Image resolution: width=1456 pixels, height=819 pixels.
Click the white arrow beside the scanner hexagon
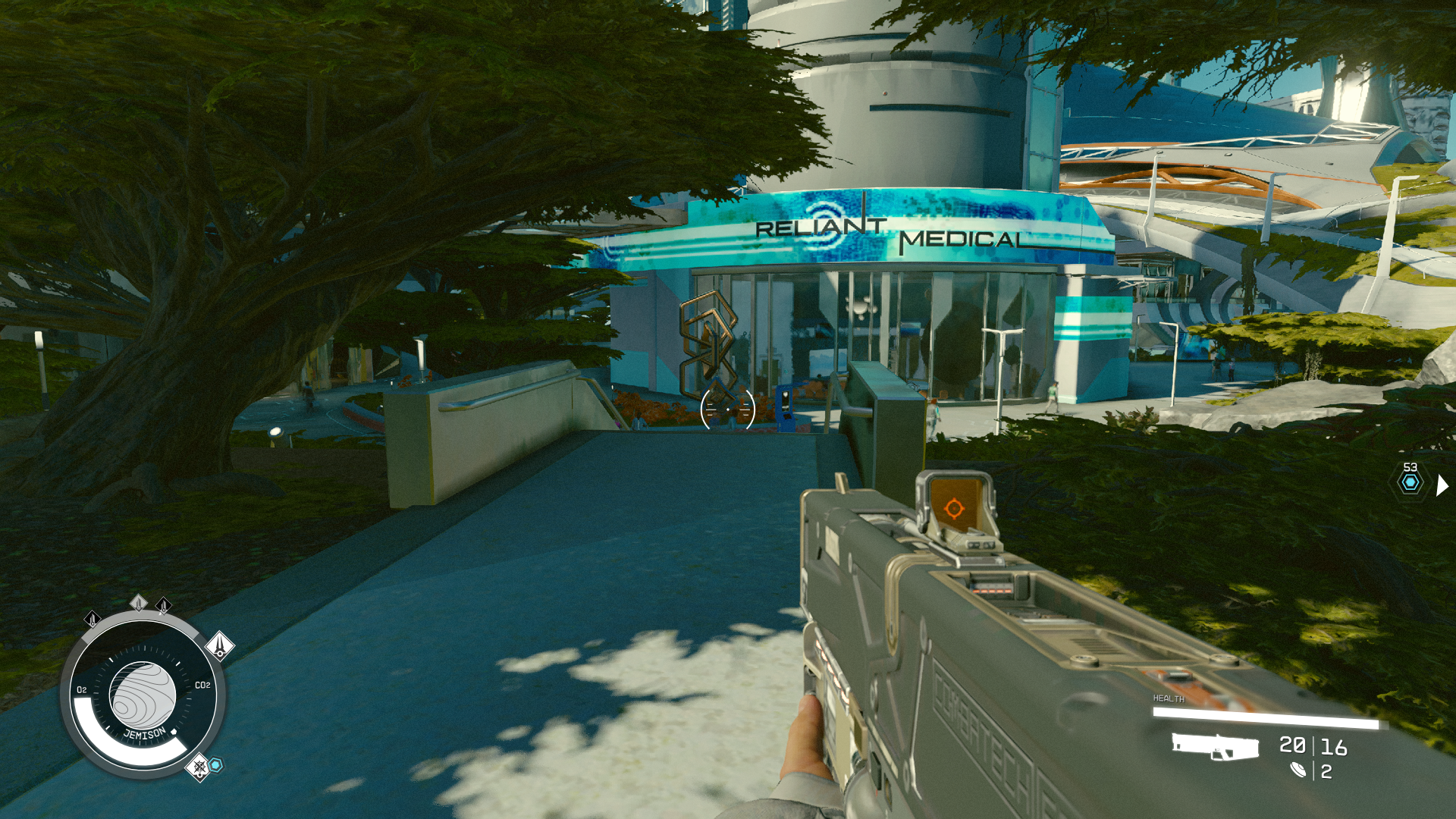click(1442, 485)
